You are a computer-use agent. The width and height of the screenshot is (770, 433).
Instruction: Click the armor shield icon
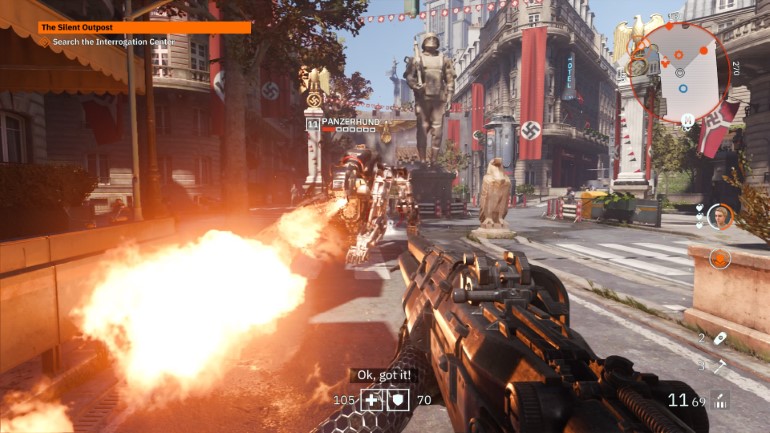398,400
